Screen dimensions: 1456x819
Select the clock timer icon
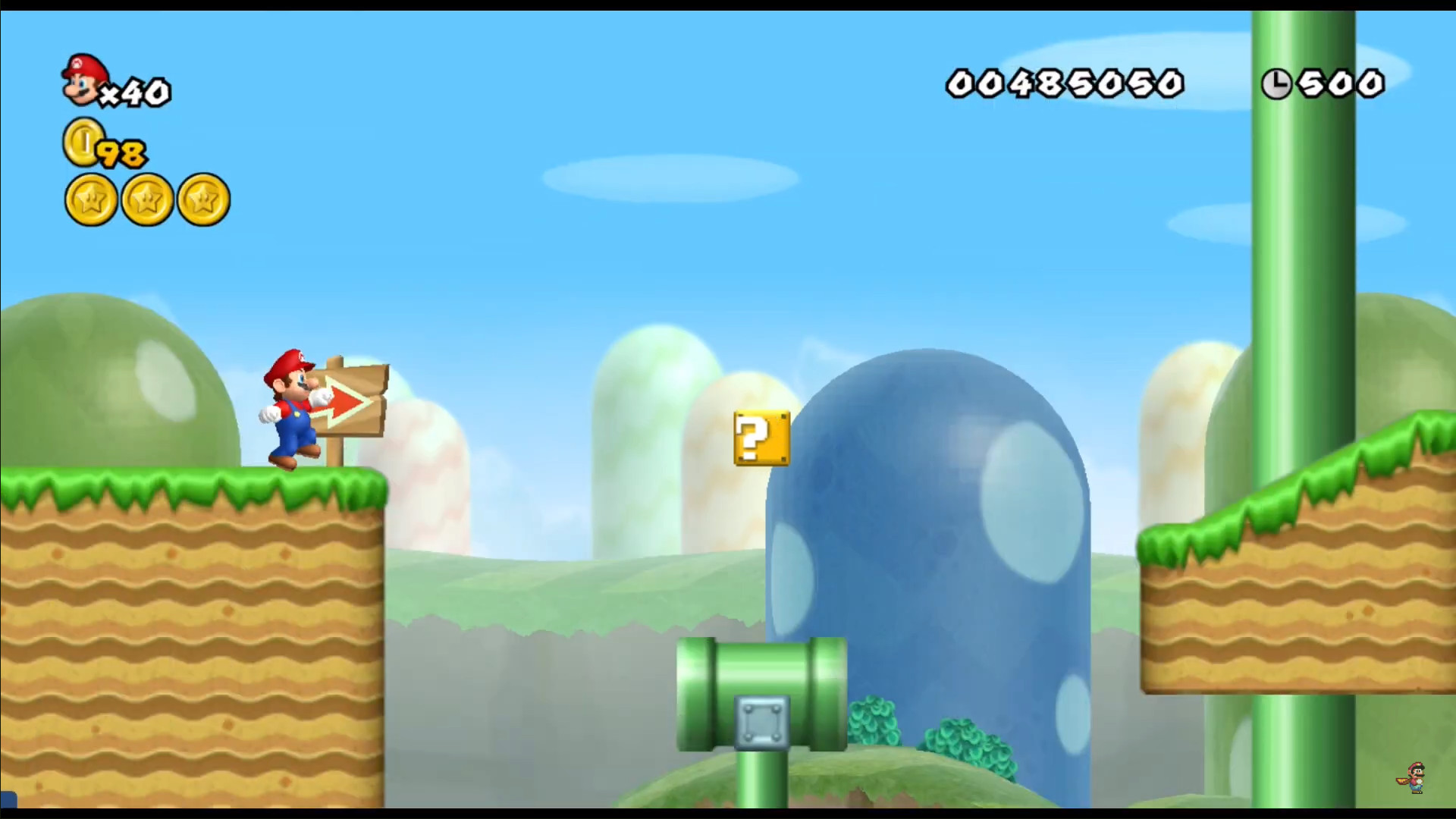pos(1277,83)
